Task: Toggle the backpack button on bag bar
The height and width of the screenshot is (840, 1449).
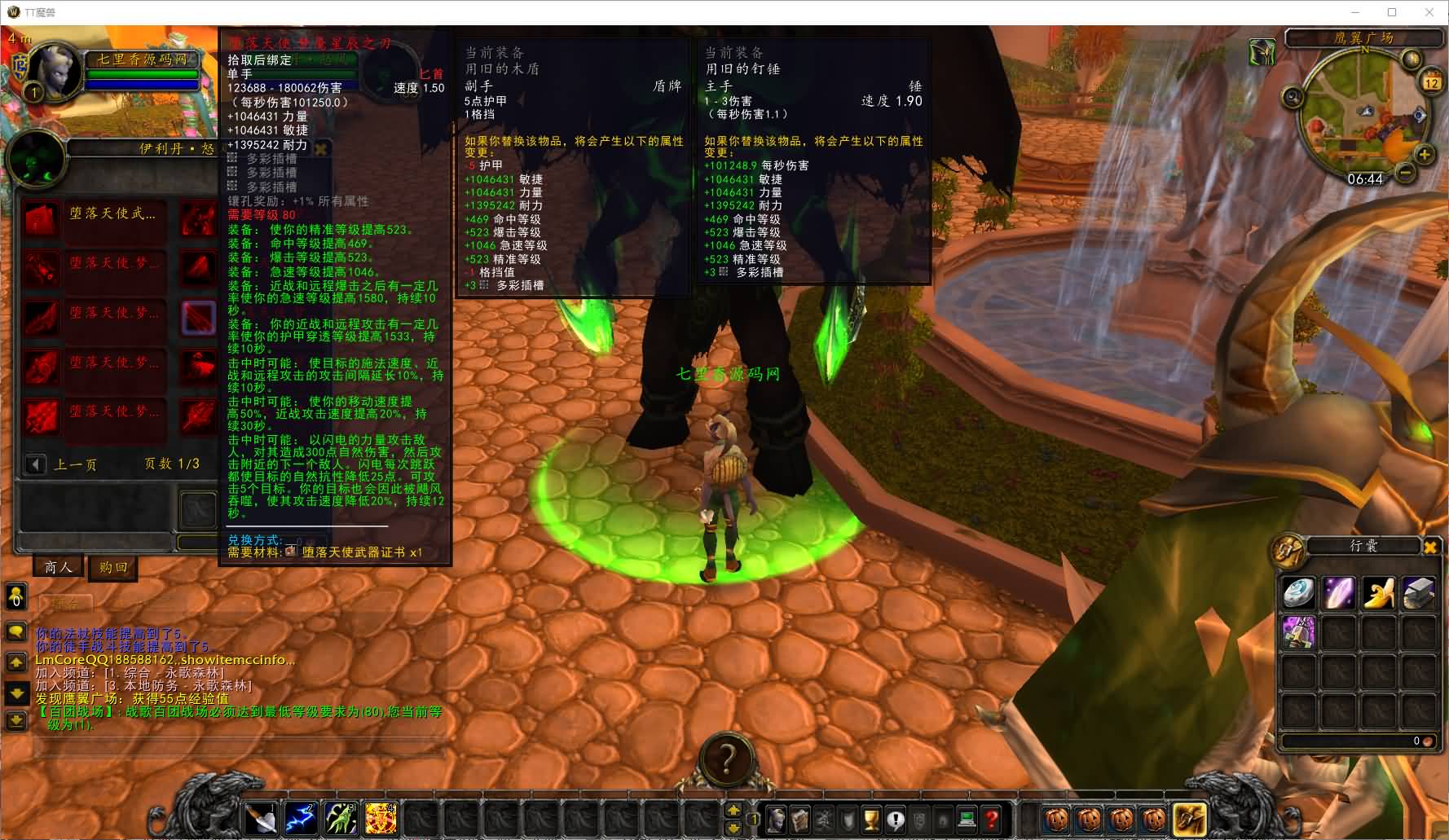Action: pyautogui.click(x=1189, y=818)
